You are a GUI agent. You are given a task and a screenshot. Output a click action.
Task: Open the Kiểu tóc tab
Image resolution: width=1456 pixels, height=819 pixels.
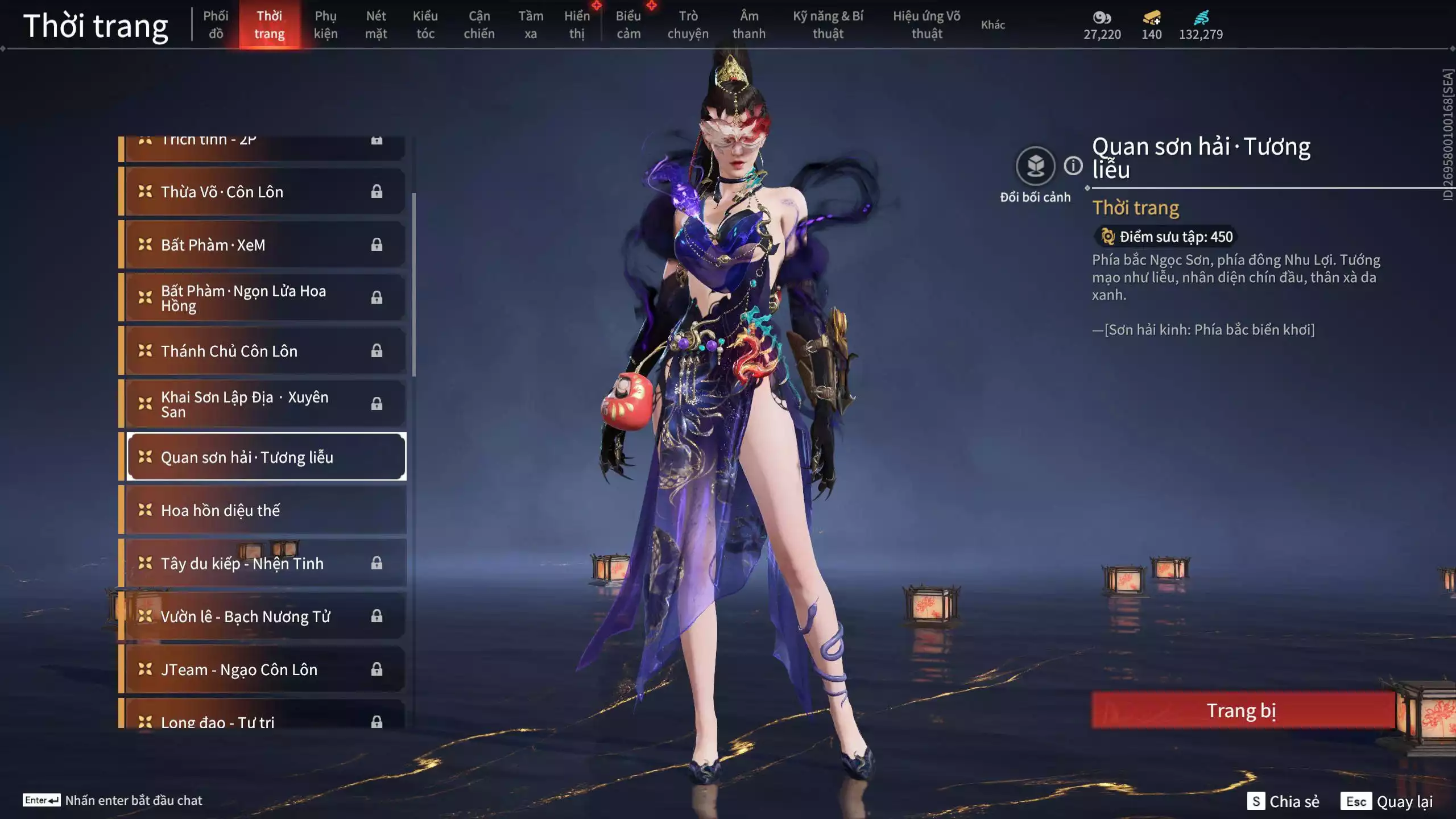pyautogui.click(x=425, y=25)
